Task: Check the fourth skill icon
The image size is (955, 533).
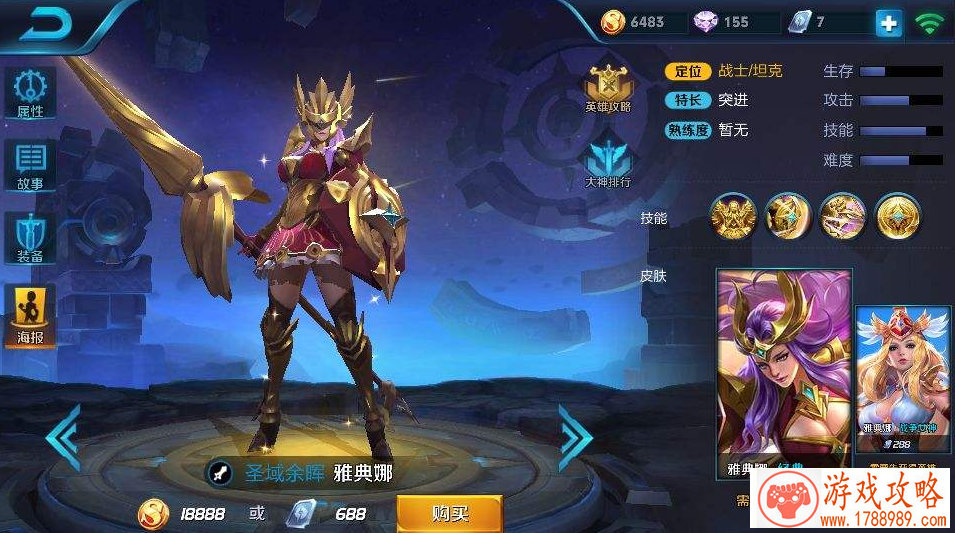Action: pyautogui.click(x=897, y=215)
